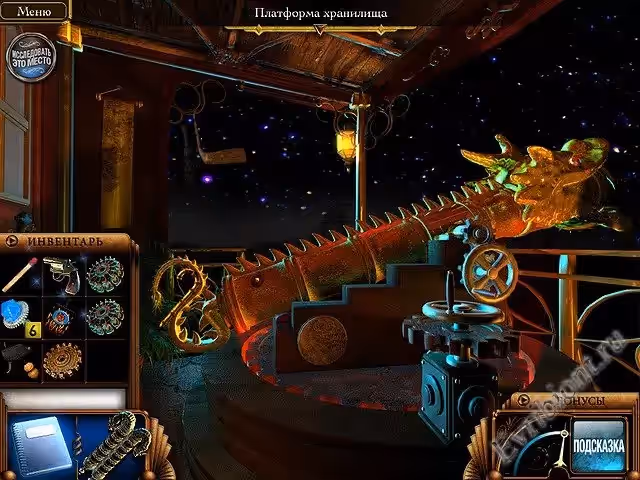The height and width of the screenshot is (480, 640).
Task: Pick the revolver from inventory
Action: 63,273
